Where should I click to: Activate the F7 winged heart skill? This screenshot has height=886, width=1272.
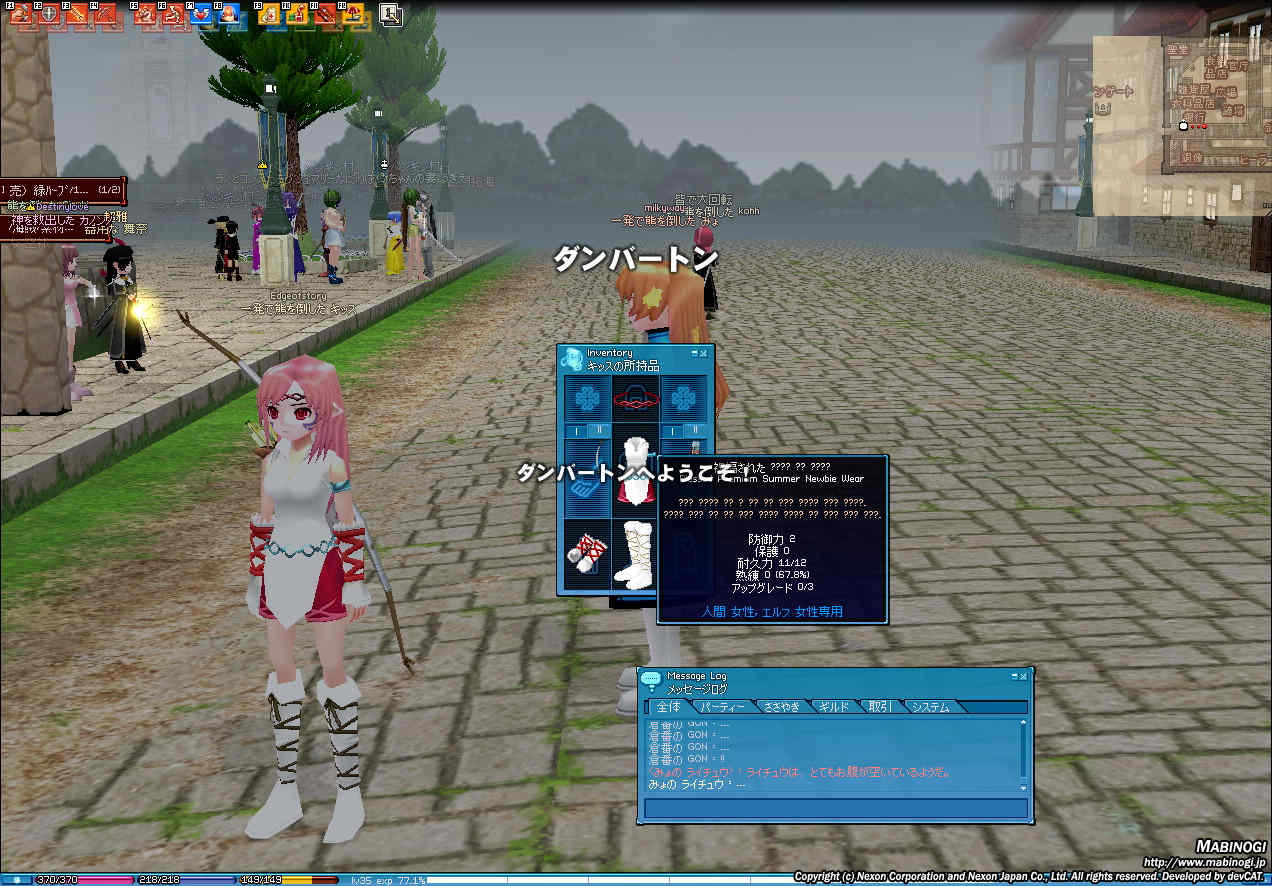[x=200, y=15]
